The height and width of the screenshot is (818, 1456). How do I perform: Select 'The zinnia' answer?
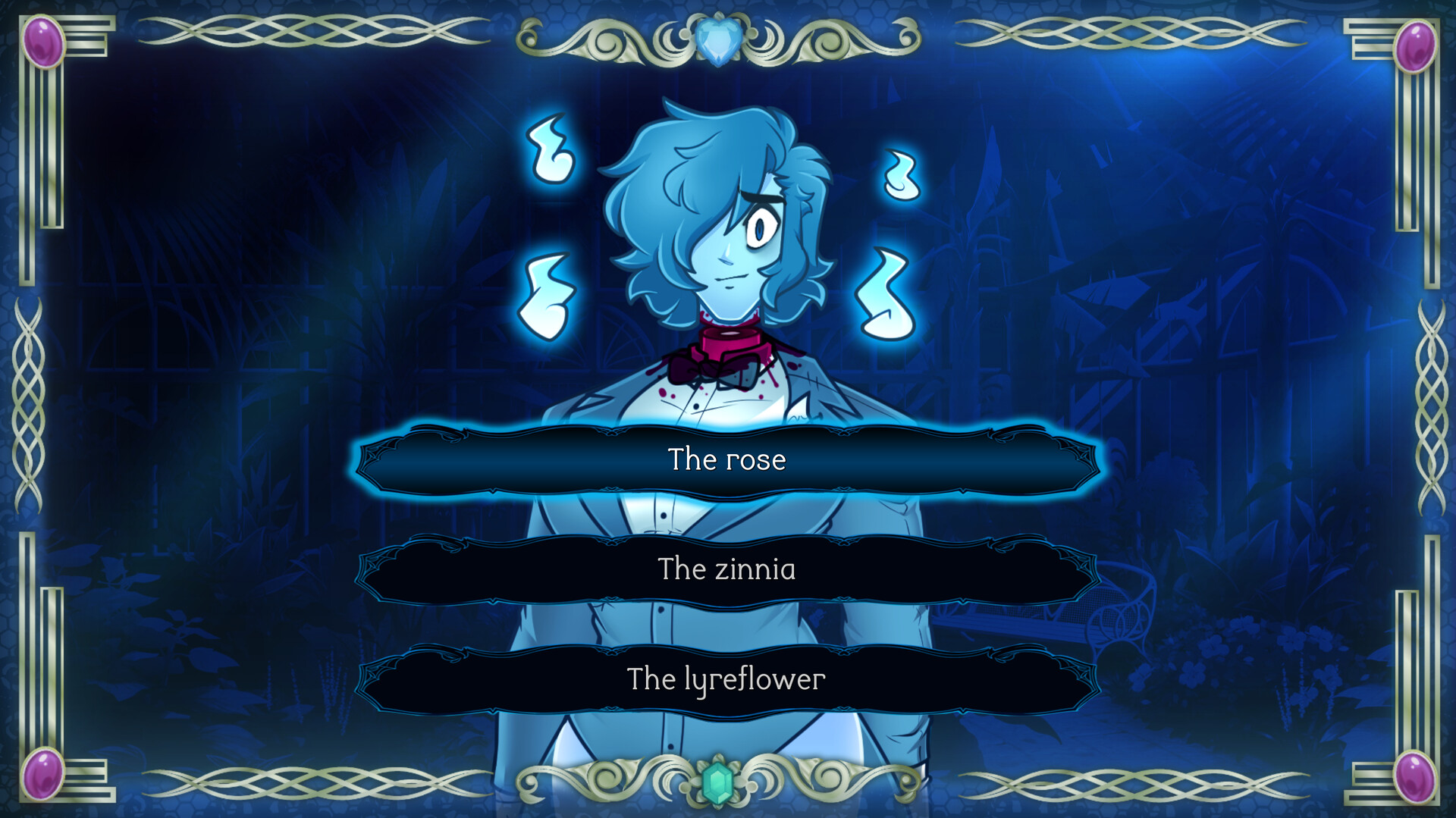pos(726,569)
